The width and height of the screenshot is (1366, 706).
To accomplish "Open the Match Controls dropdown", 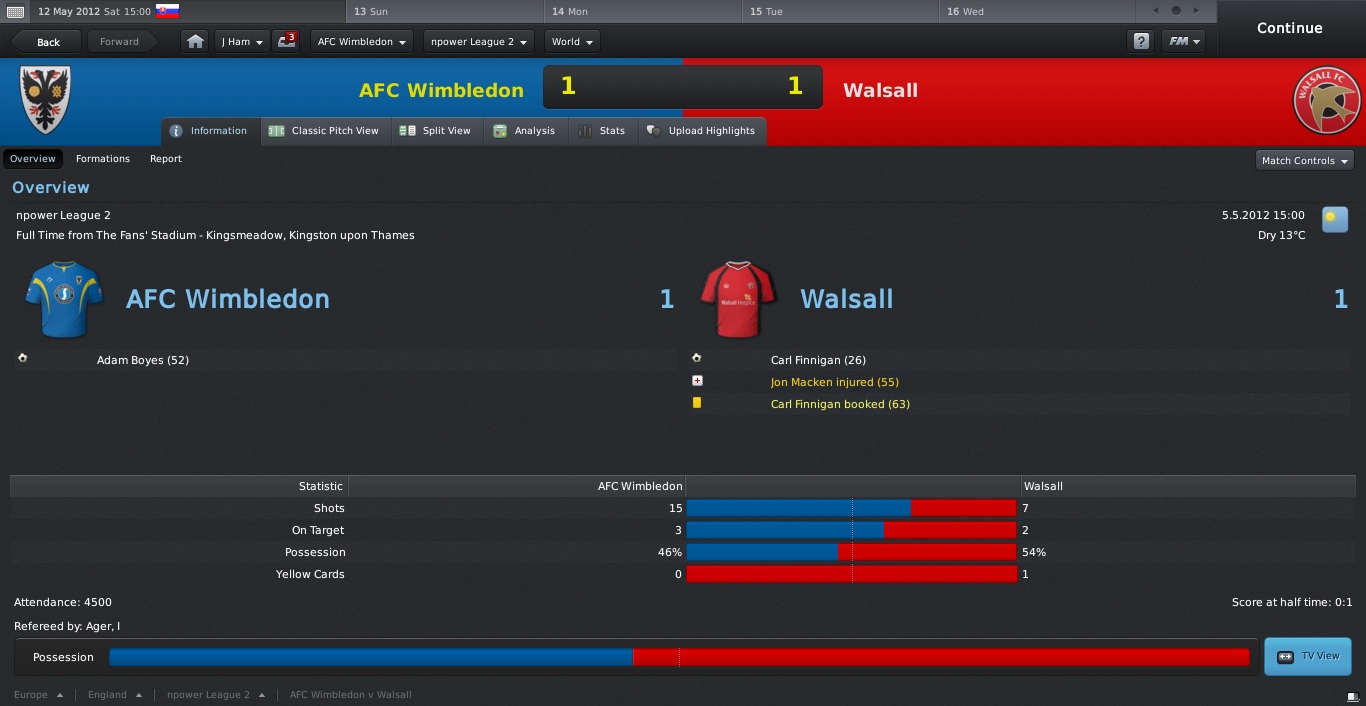I will click(1305, 160).
